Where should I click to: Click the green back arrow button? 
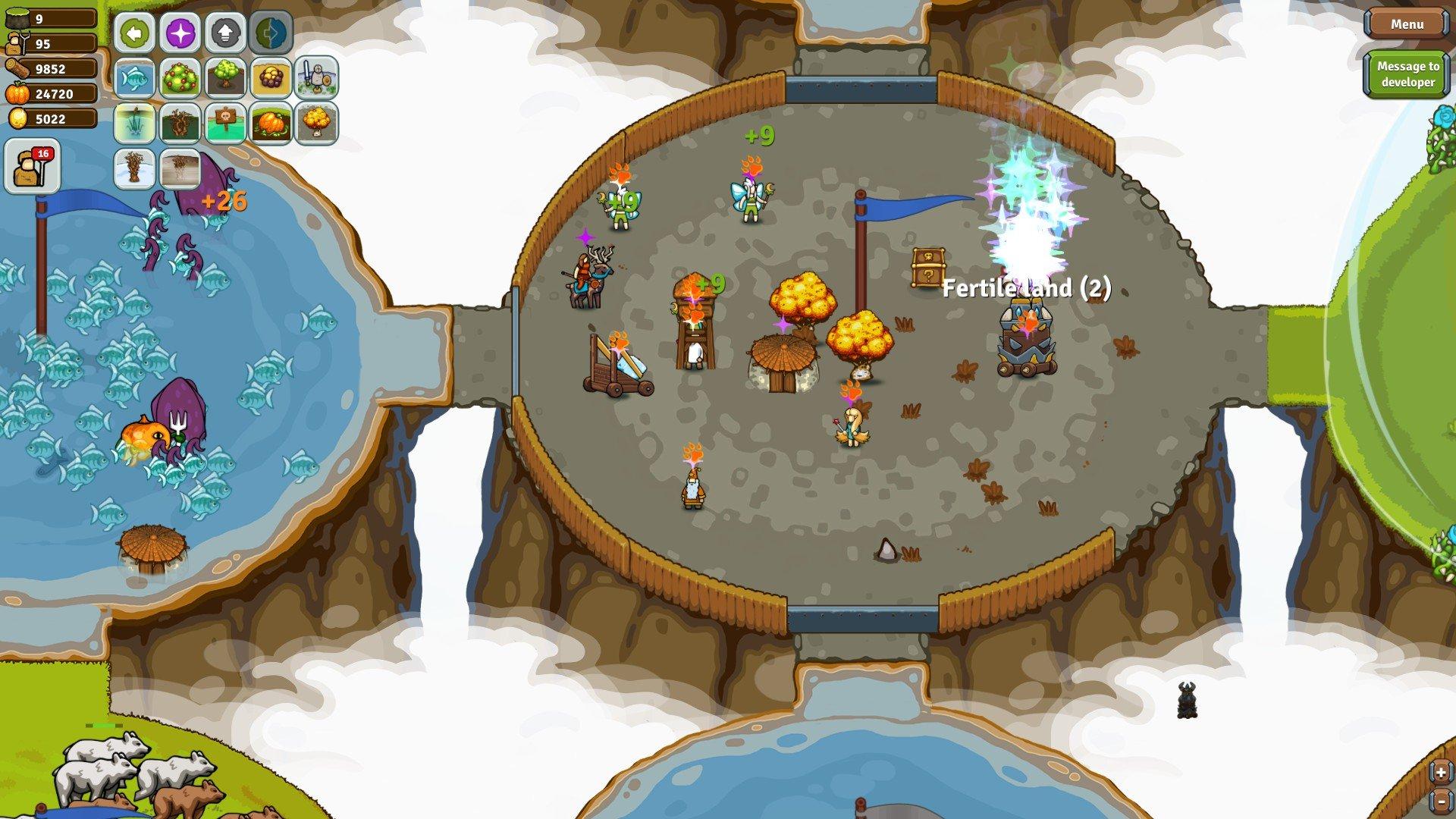(x=134, y=33)
